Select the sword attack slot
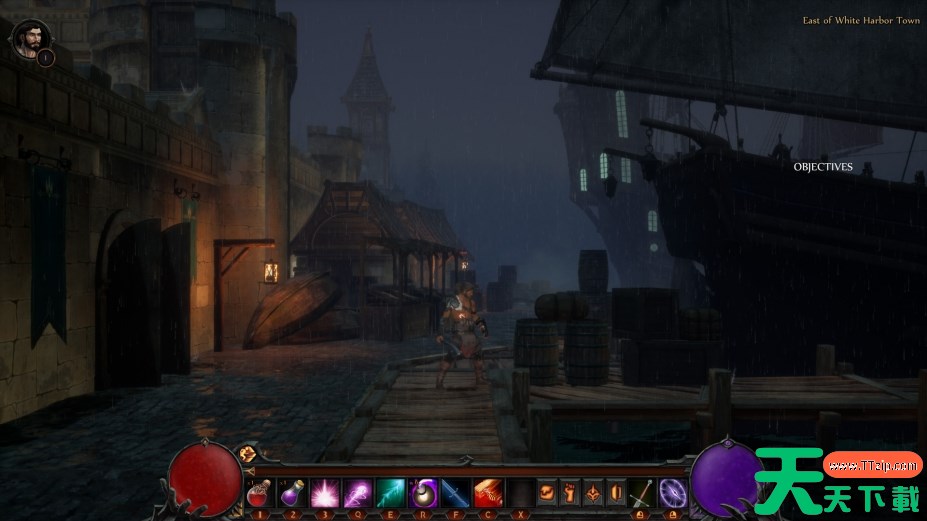 click(643, 493)
